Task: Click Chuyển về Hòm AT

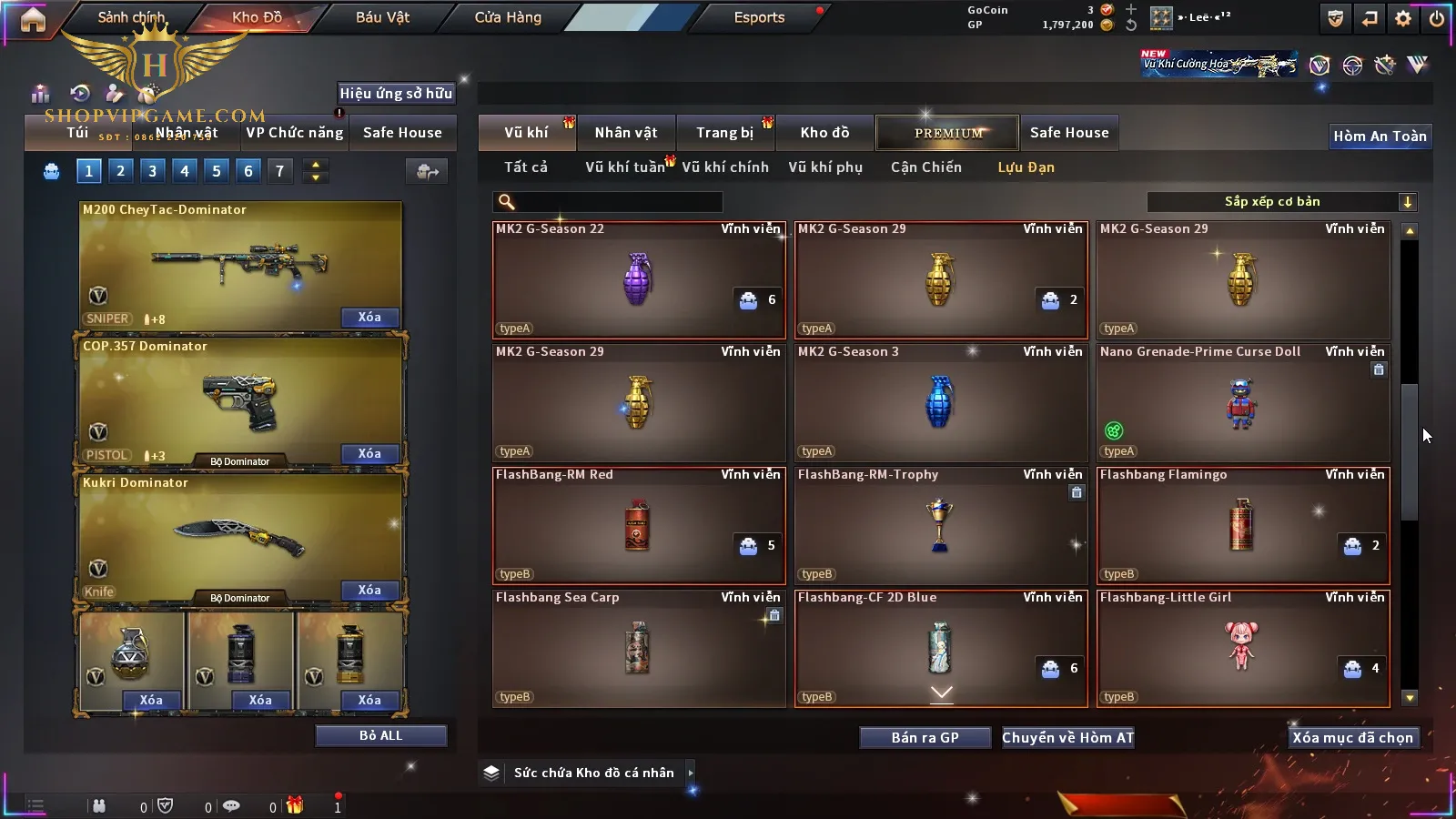Action: coord(1067,738)
